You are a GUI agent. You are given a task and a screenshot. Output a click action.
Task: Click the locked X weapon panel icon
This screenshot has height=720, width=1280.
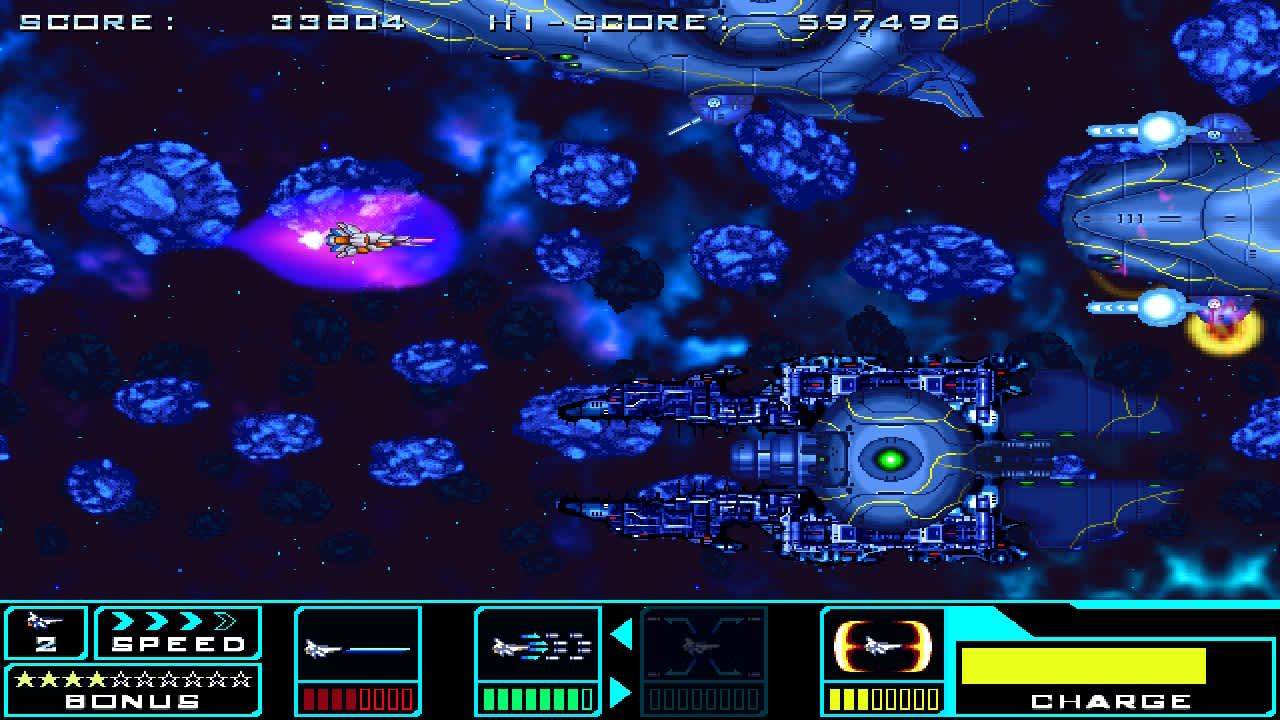(703, 648)
